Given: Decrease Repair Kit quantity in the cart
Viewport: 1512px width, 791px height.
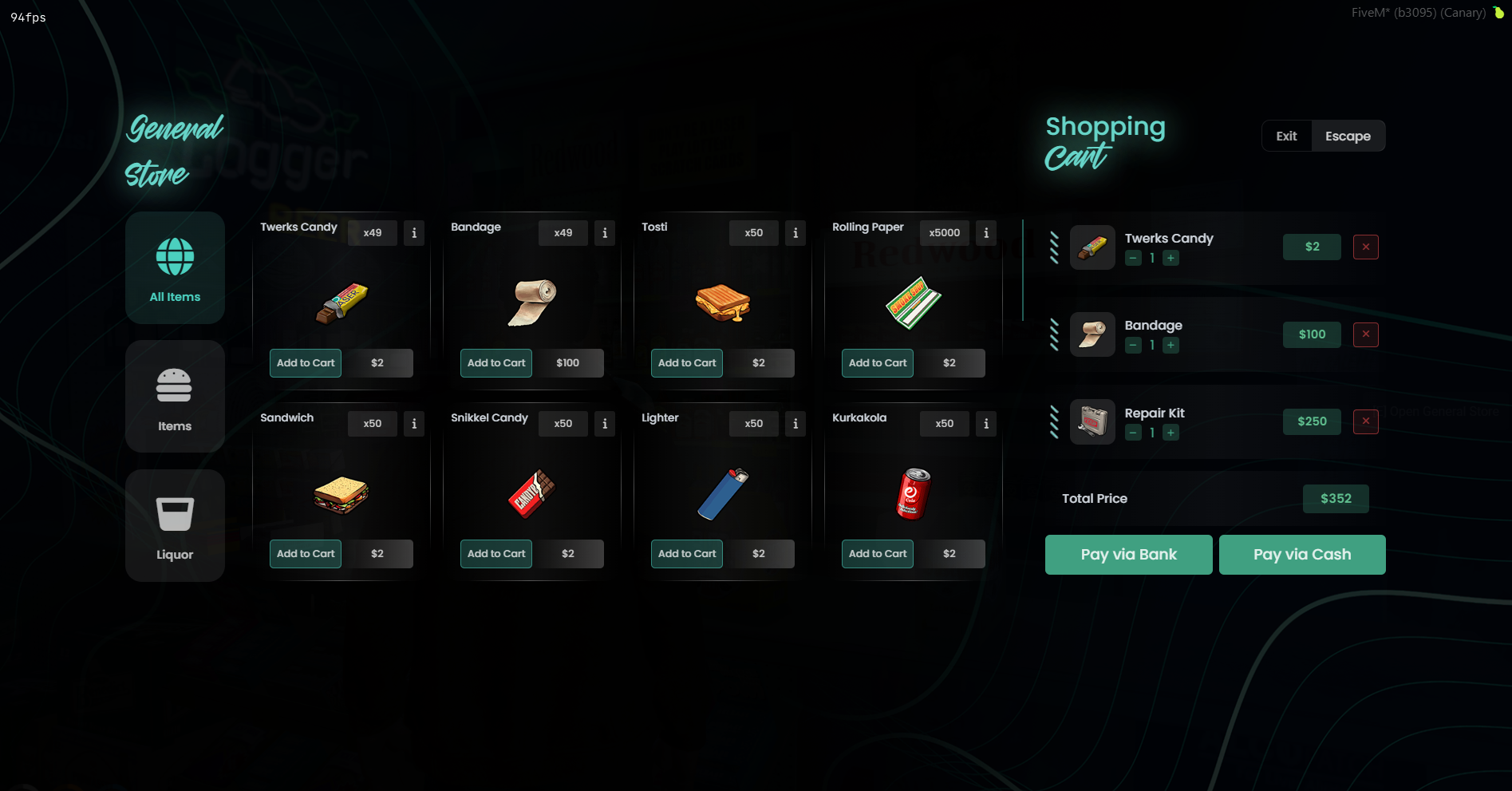Looking at the screenshot, I should point(1133,433).
